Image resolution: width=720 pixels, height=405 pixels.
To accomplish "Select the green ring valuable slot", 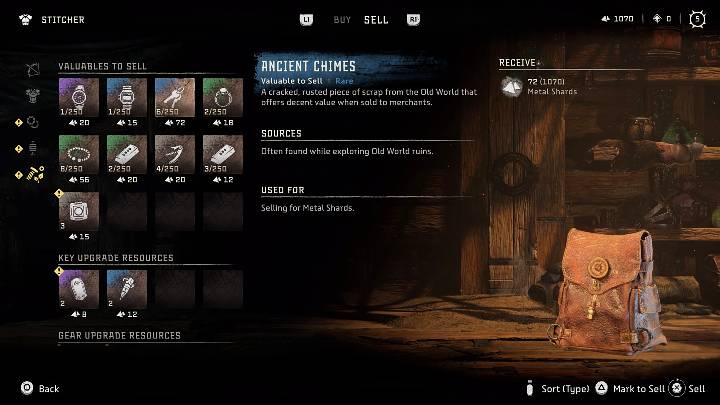I will pyautogui.click(x=222, y=99).
